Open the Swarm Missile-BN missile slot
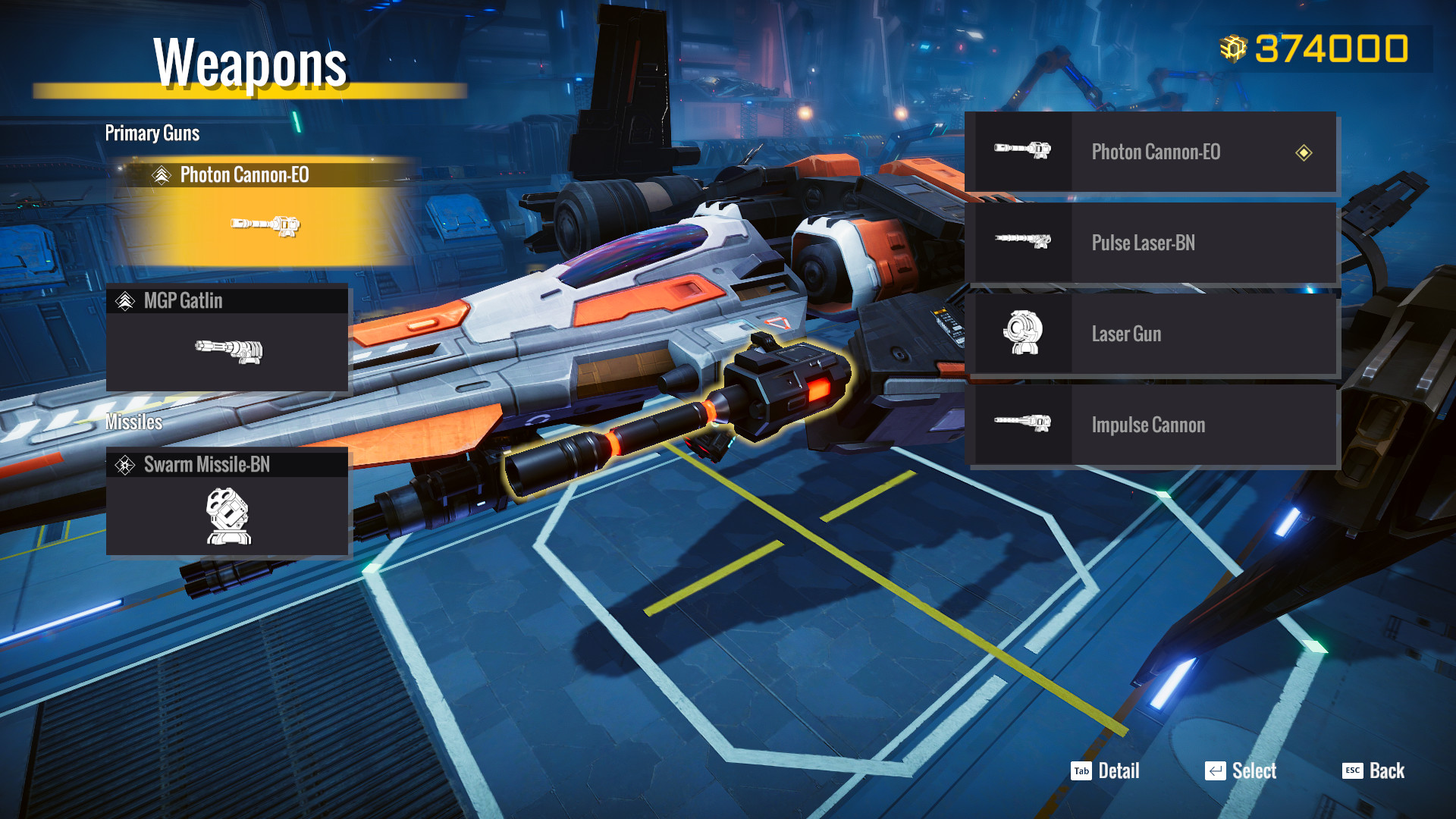1456x819 pixels. 227,502
